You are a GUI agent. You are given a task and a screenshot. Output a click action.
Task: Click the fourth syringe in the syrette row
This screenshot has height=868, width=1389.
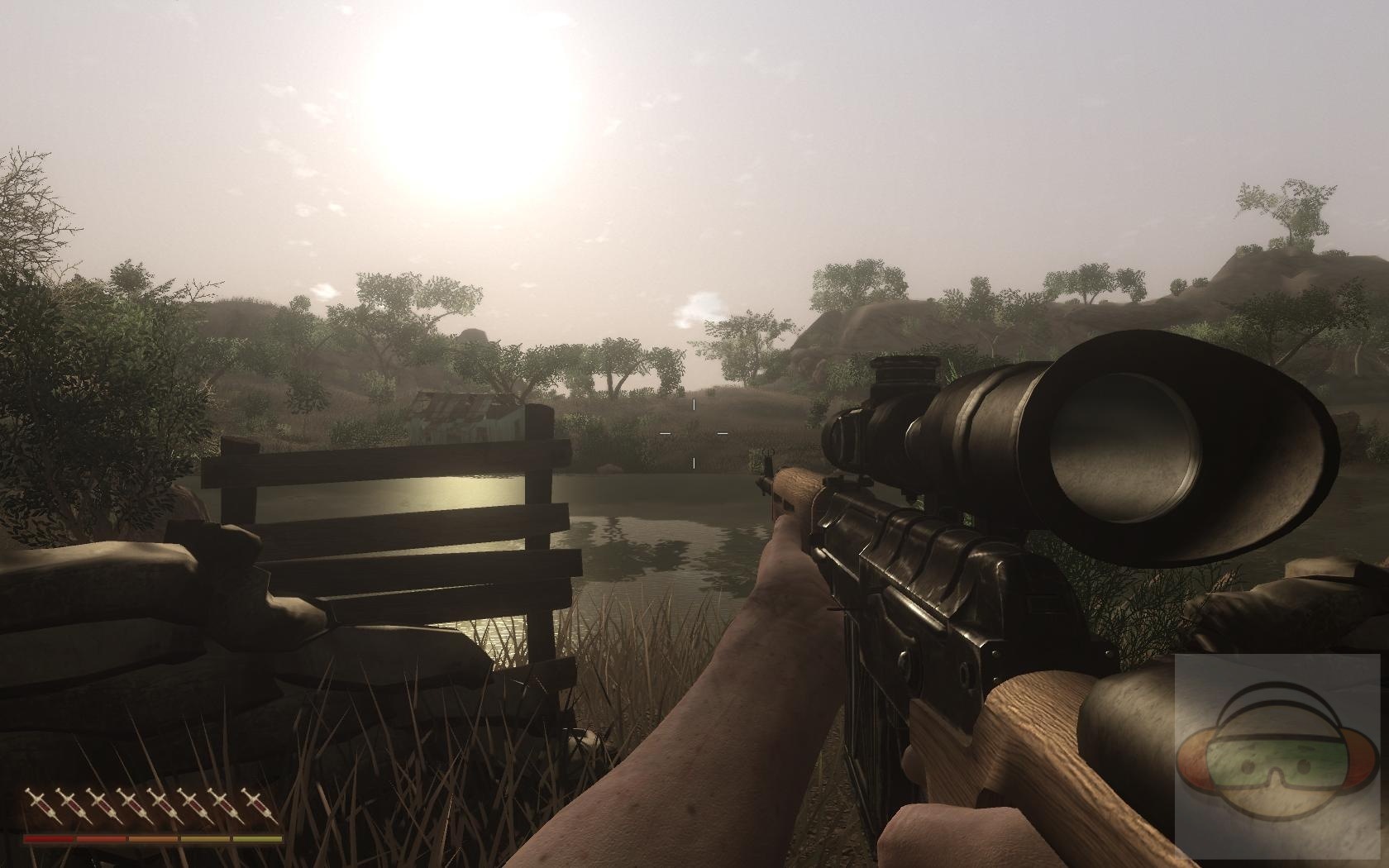point(134,804)
